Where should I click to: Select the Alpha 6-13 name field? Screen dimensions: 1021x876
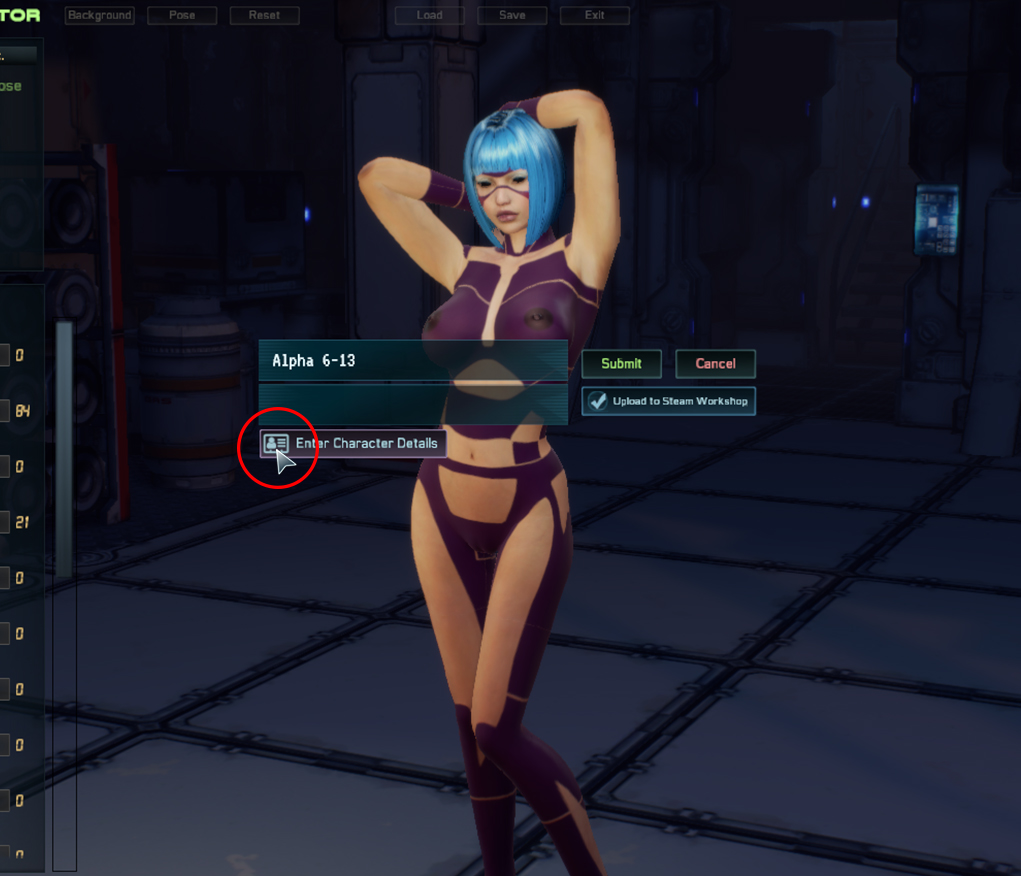(x=412, y=361)
